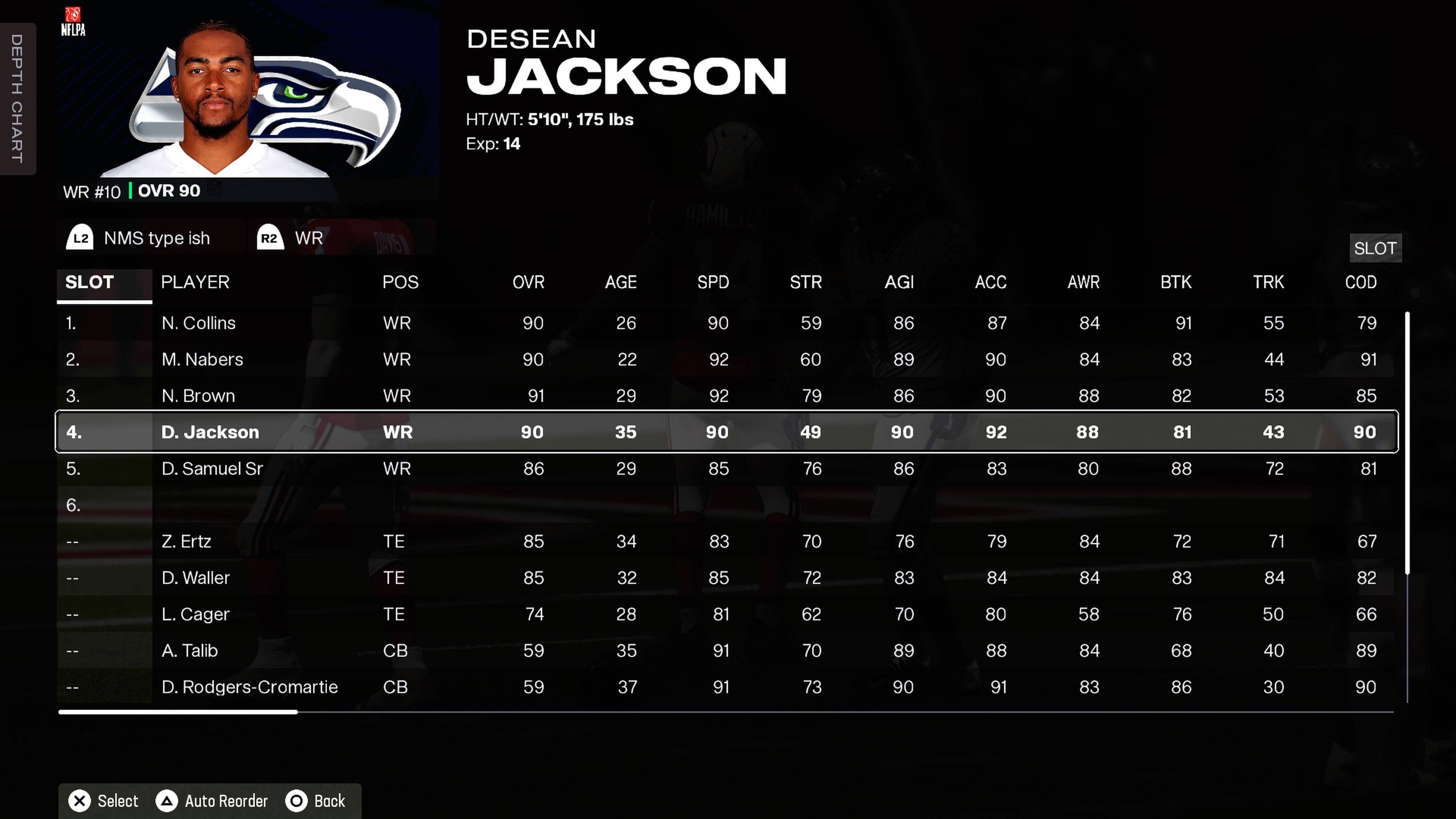
Task: Choose the M. Nabers roster row
Action: 202,359
